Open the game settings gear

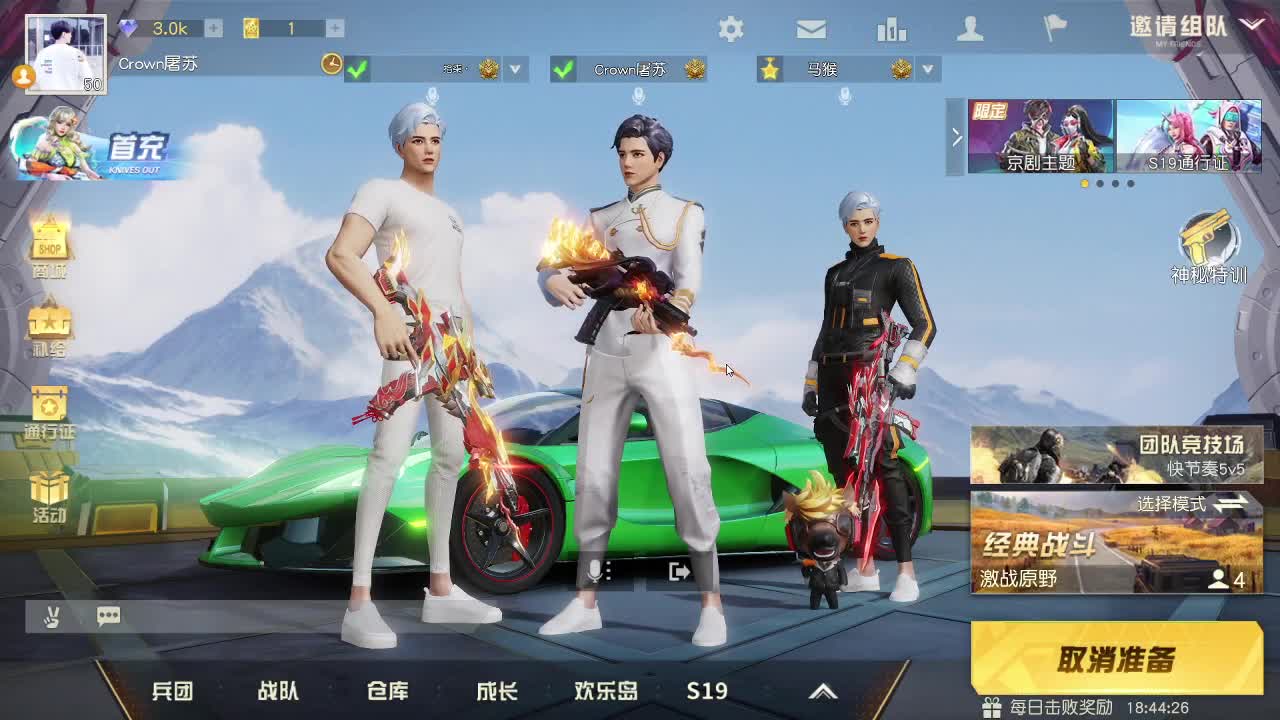tap(732, 30)
